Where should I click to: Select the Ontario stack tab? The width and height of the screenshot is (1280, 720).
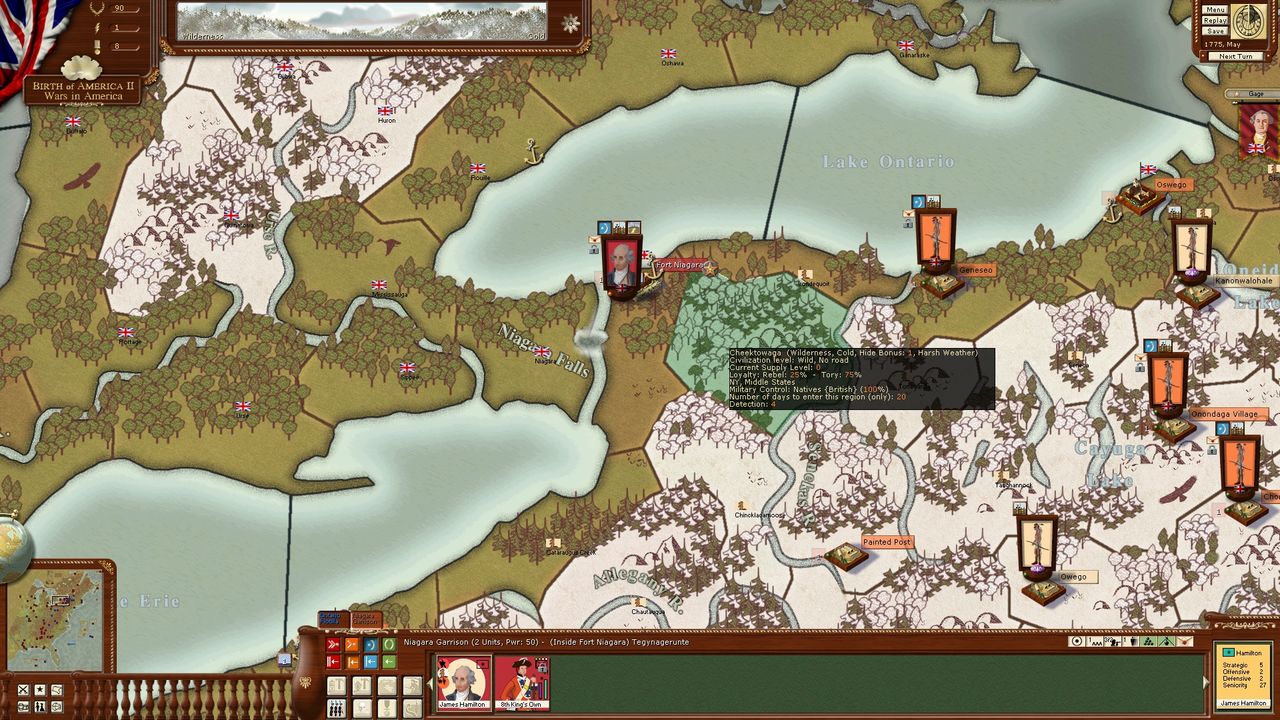click(331, 619)
